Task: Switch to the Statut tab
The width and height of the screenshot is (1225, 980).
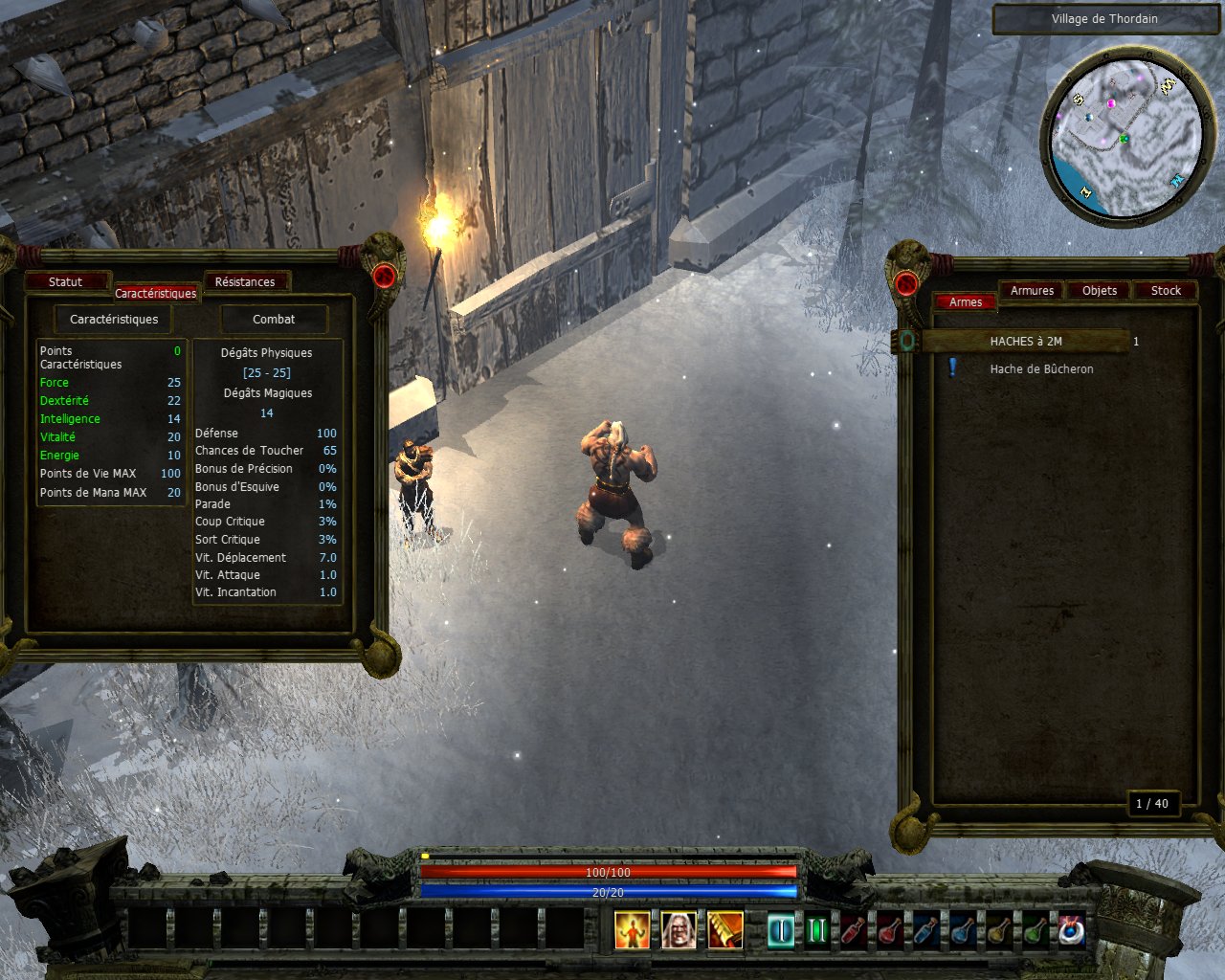Action: coord(65,281)
